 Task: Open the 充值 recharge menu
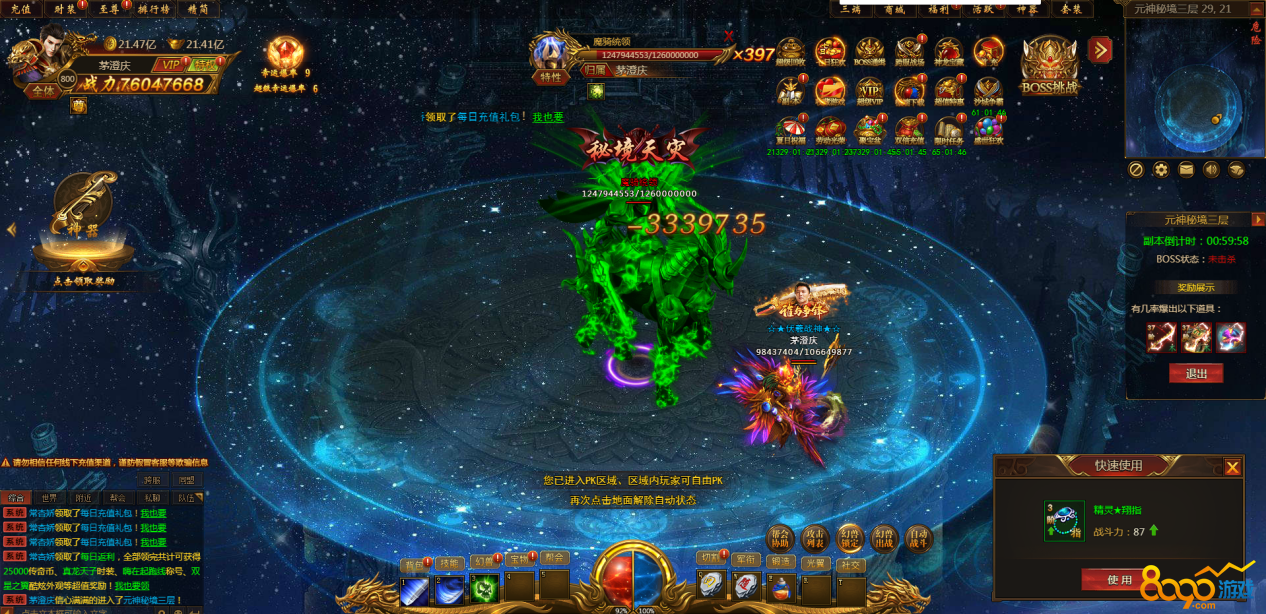pyautogui.click(x=20, y=8)
